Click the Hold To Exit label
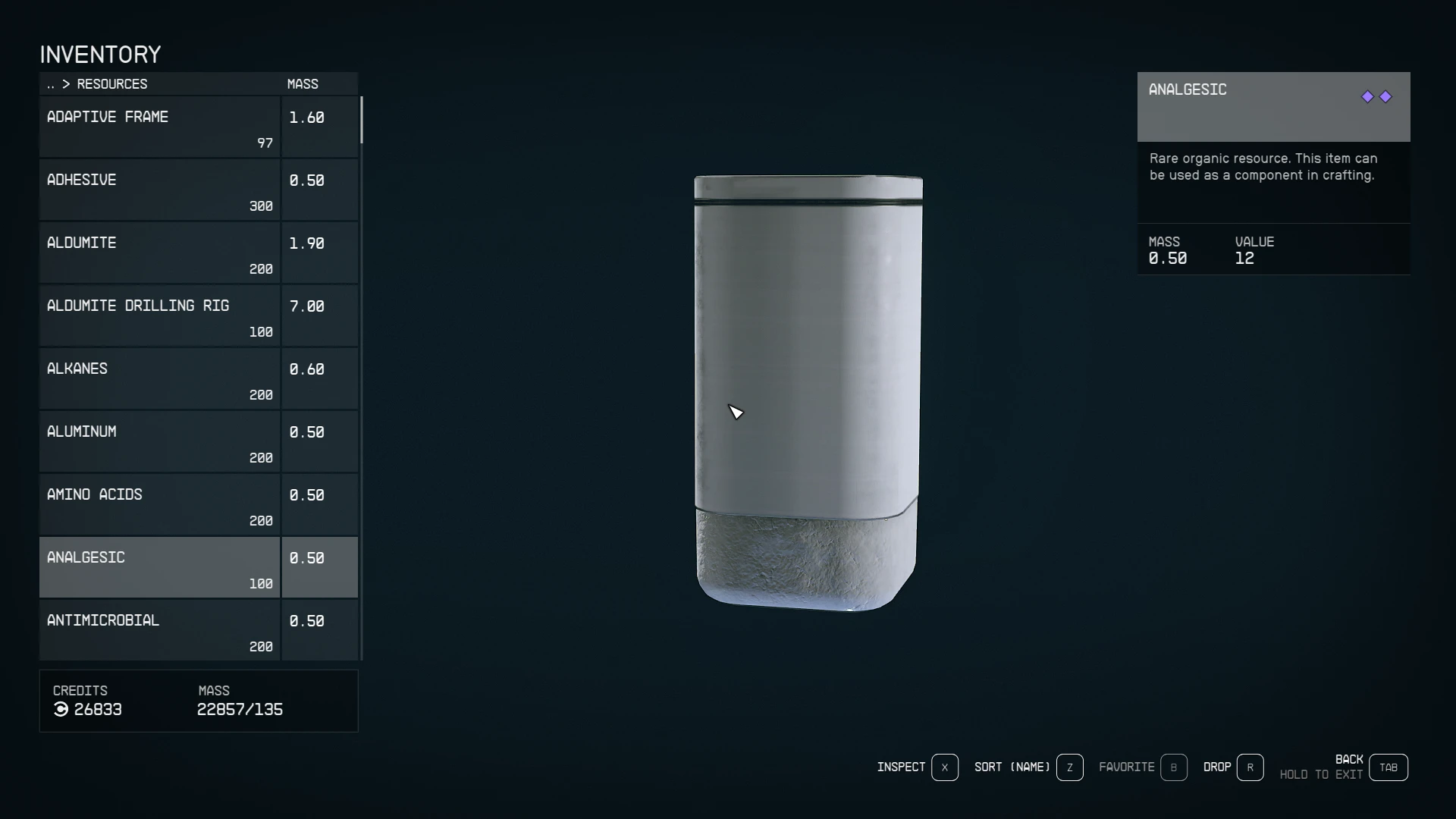1456x819 pixels. (1320, 775)
